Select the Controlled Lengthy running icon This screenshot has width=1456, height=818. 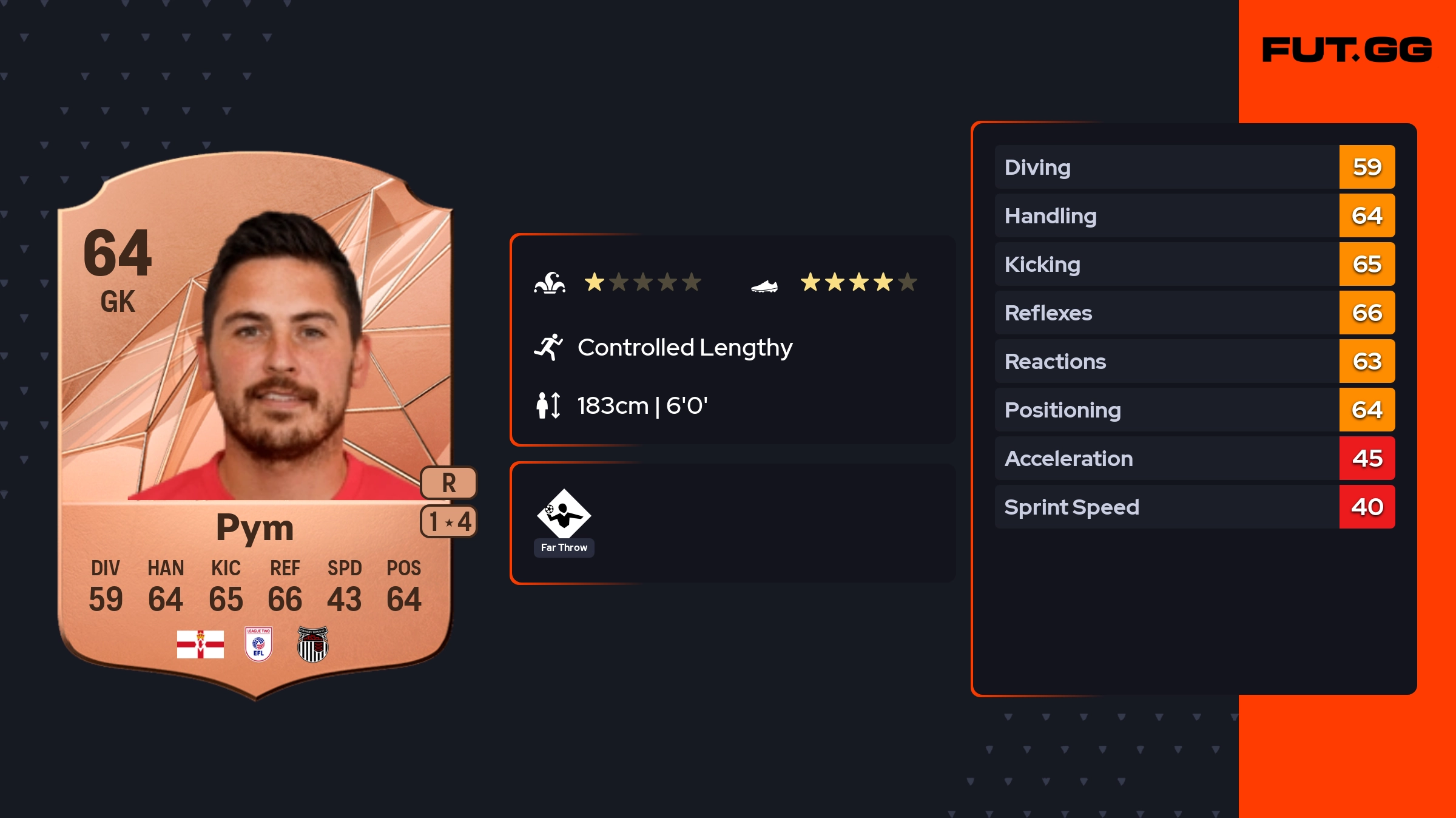(x=548, y=347)
